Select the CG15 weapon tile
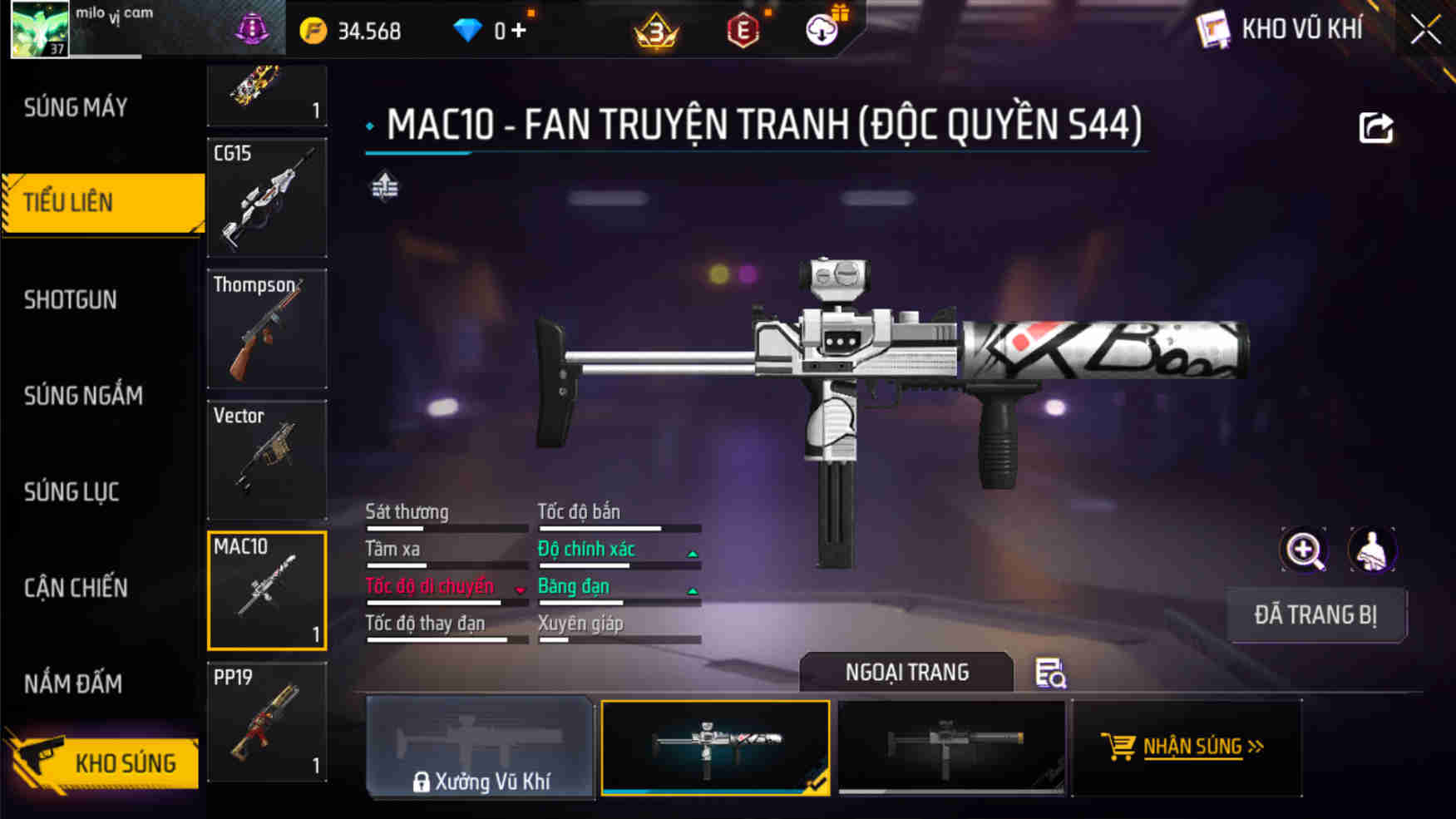This screenshot has width=1456, height=819. pos(267,198)
